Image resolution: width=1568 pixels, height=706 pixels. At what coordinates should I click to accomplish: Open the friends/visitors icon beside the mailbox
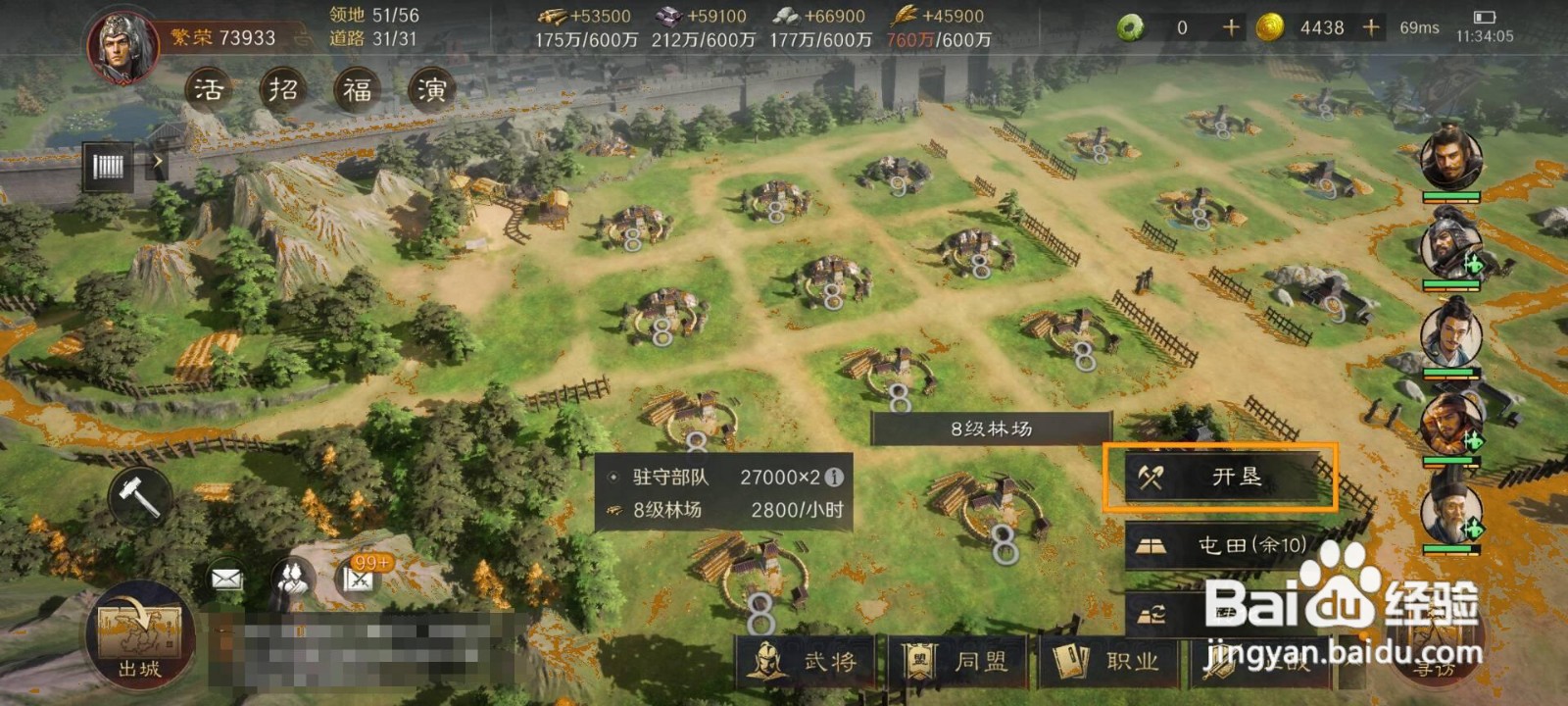[291, 577]
